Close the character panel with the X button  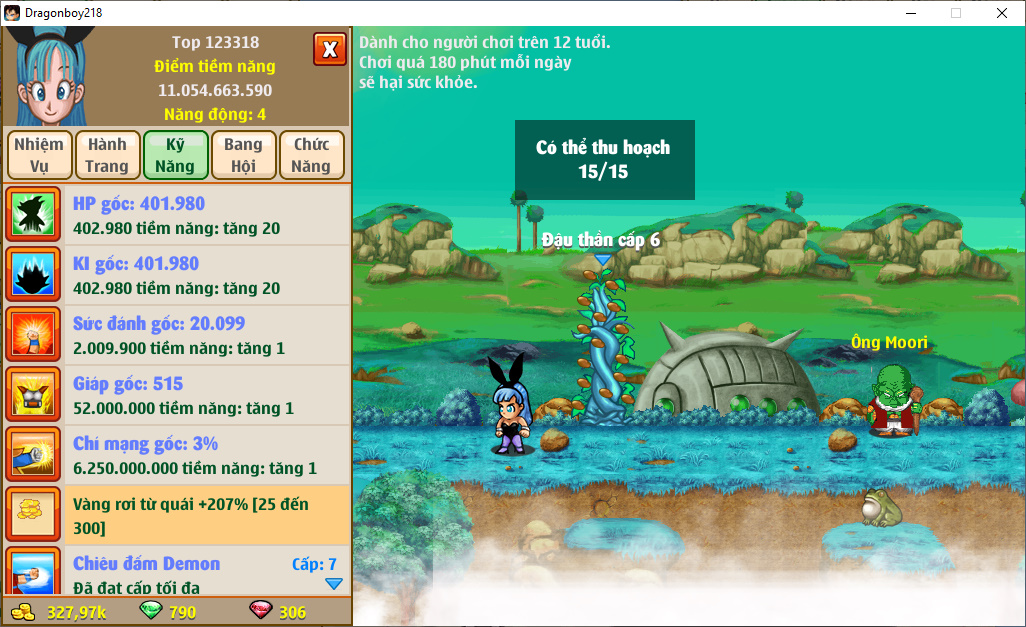click(329, 49)
